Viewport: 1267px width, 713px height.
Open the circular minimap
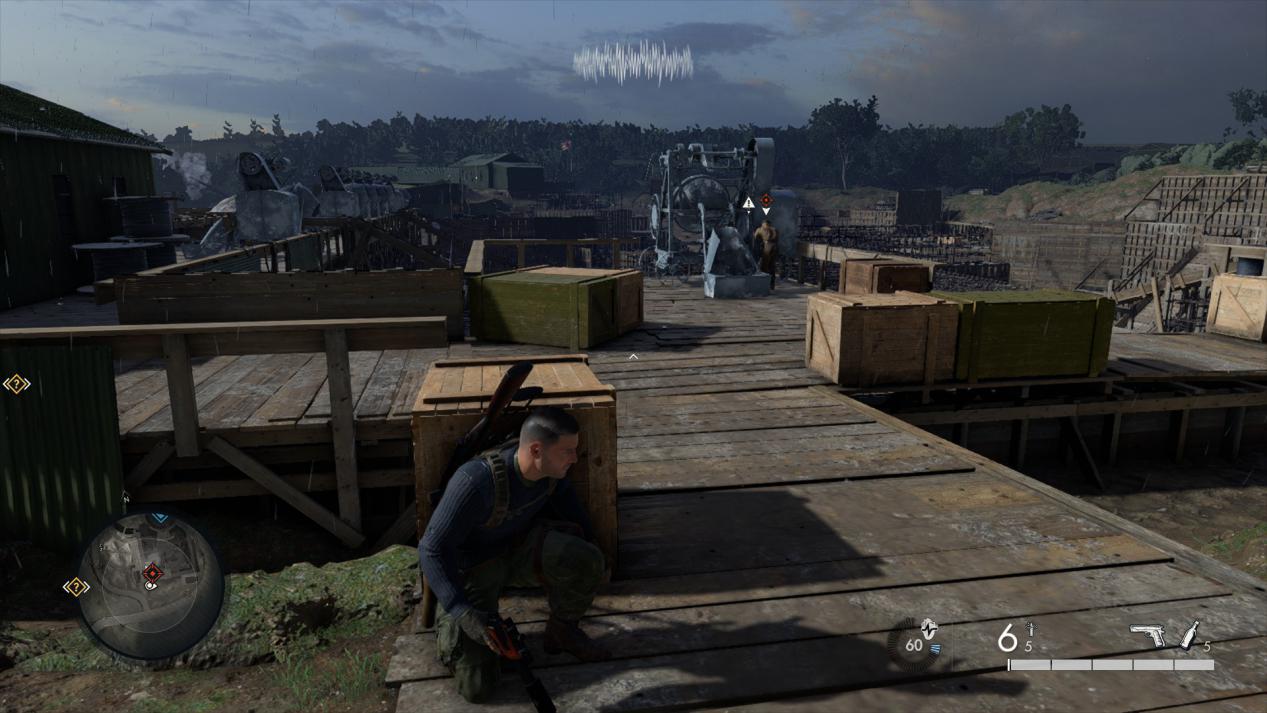pyautogui.click(x=150, y=585)
